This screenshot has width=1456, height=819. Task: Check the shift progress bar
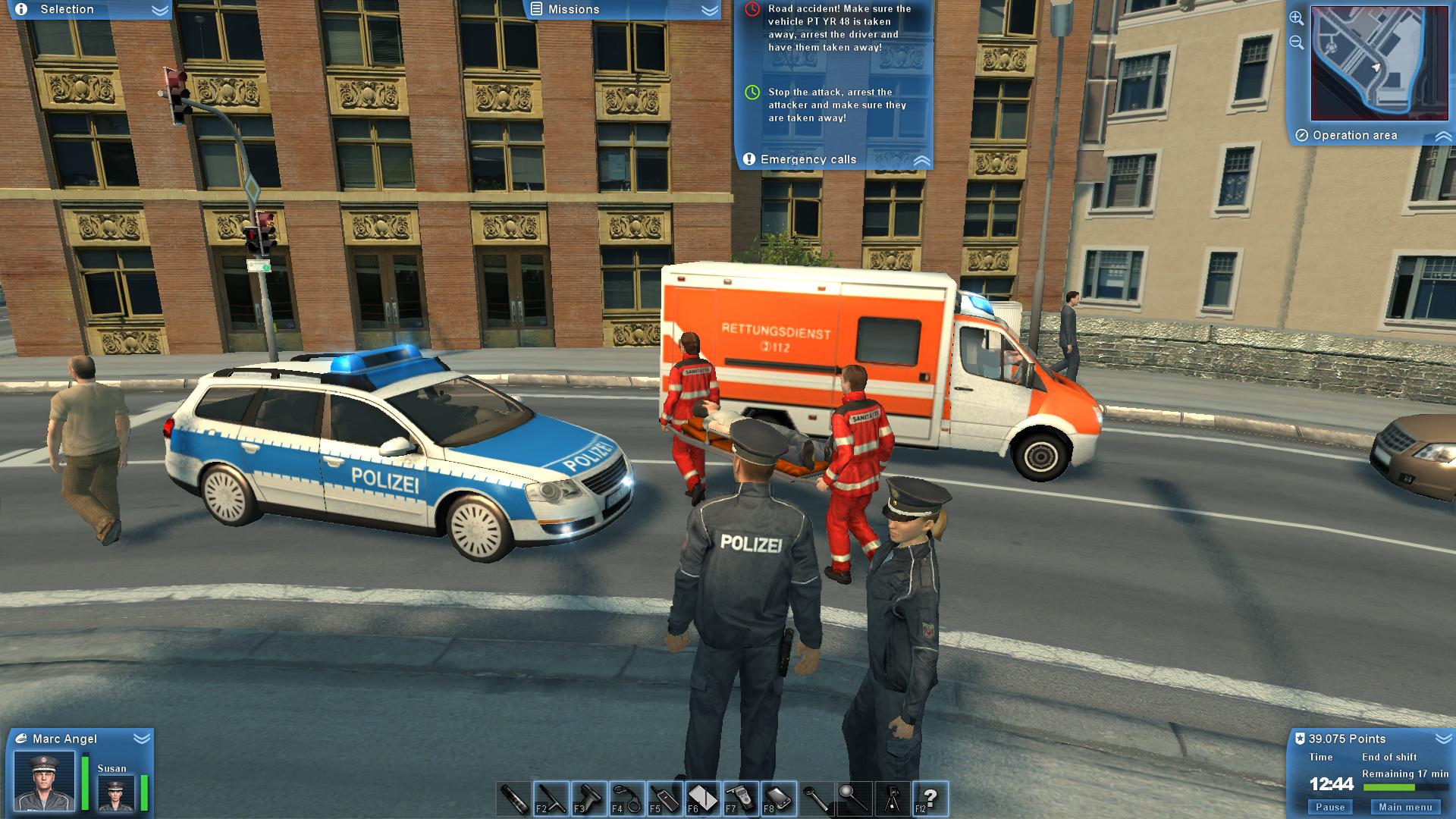1390,789
